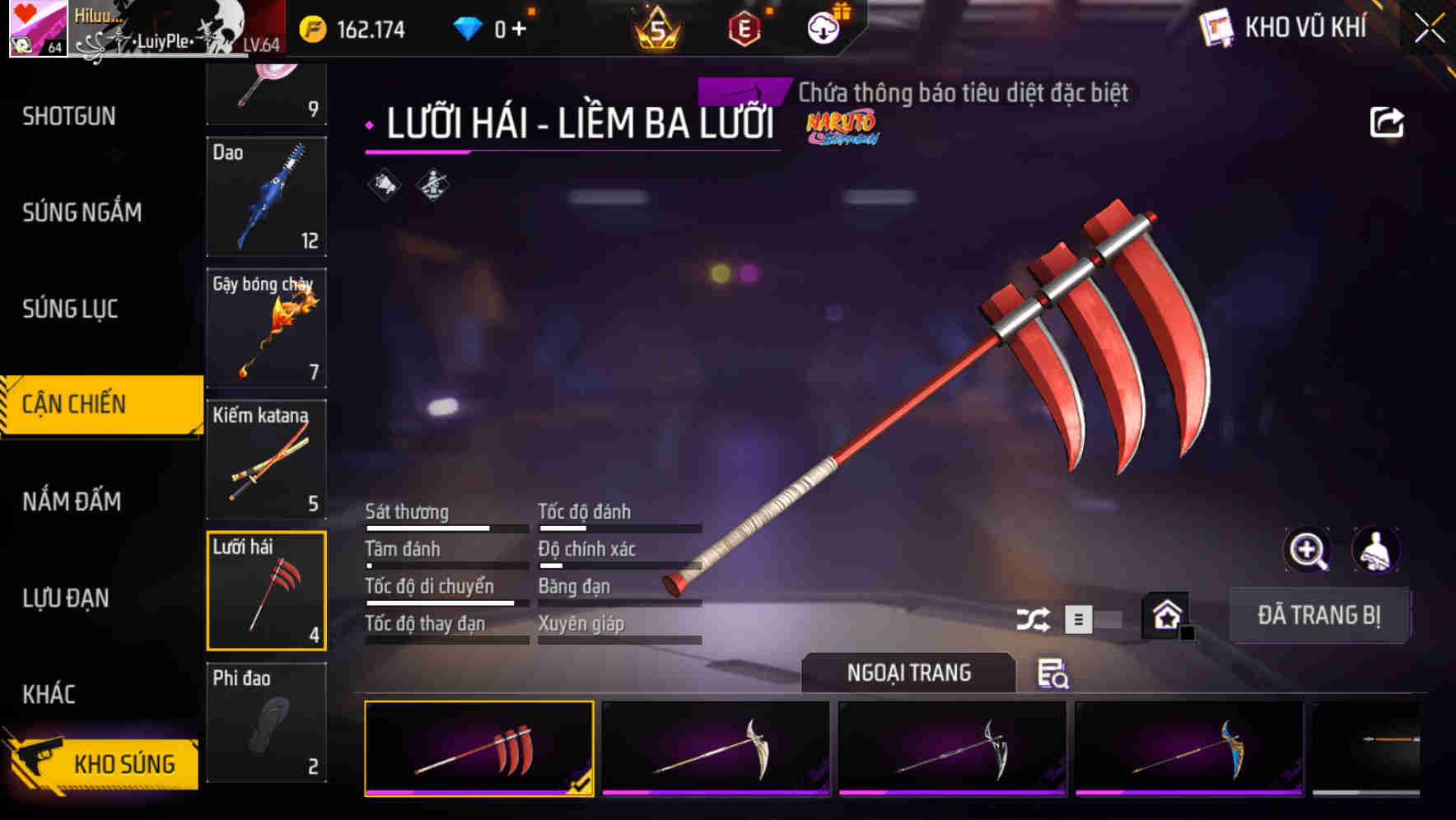Click the magnifier zoom-in icon
The width and height of the screenshot is (1456, 820).
point(1308,550)
